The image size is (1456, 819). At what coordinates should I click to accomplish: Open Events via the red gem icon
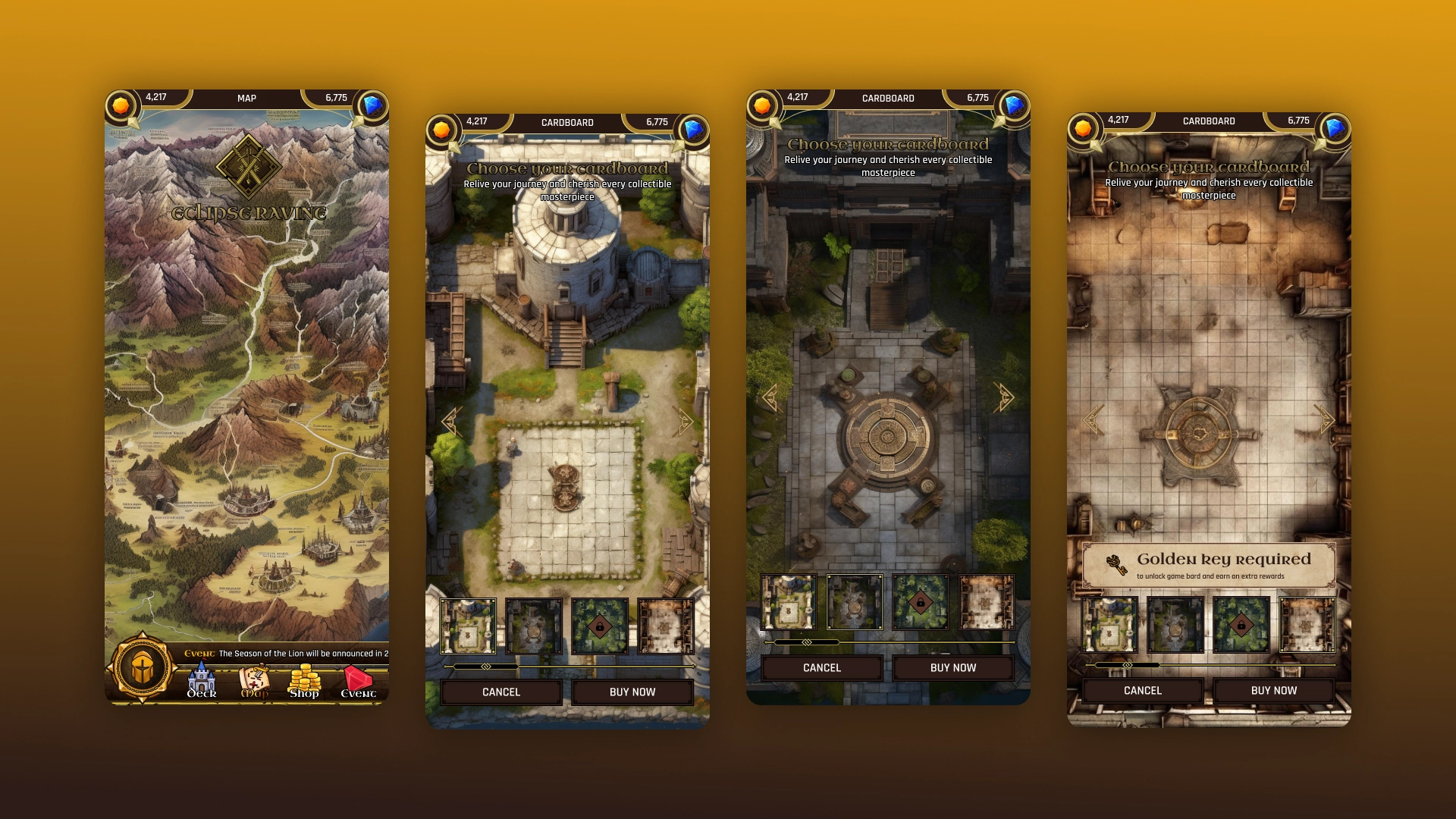click(356, 677)
